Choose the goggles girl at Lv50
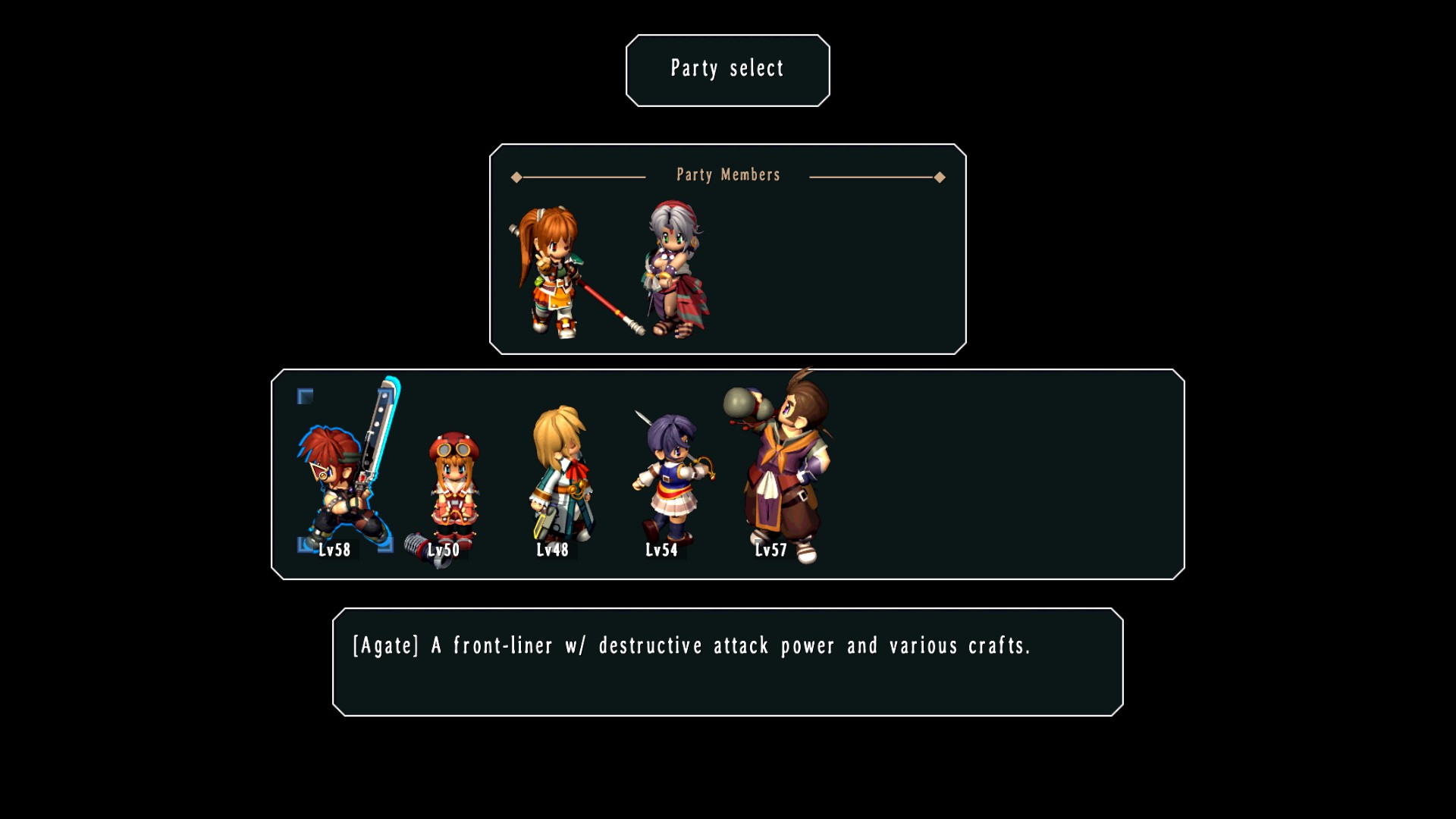1456x819 pixels. (x=453, y=489)
